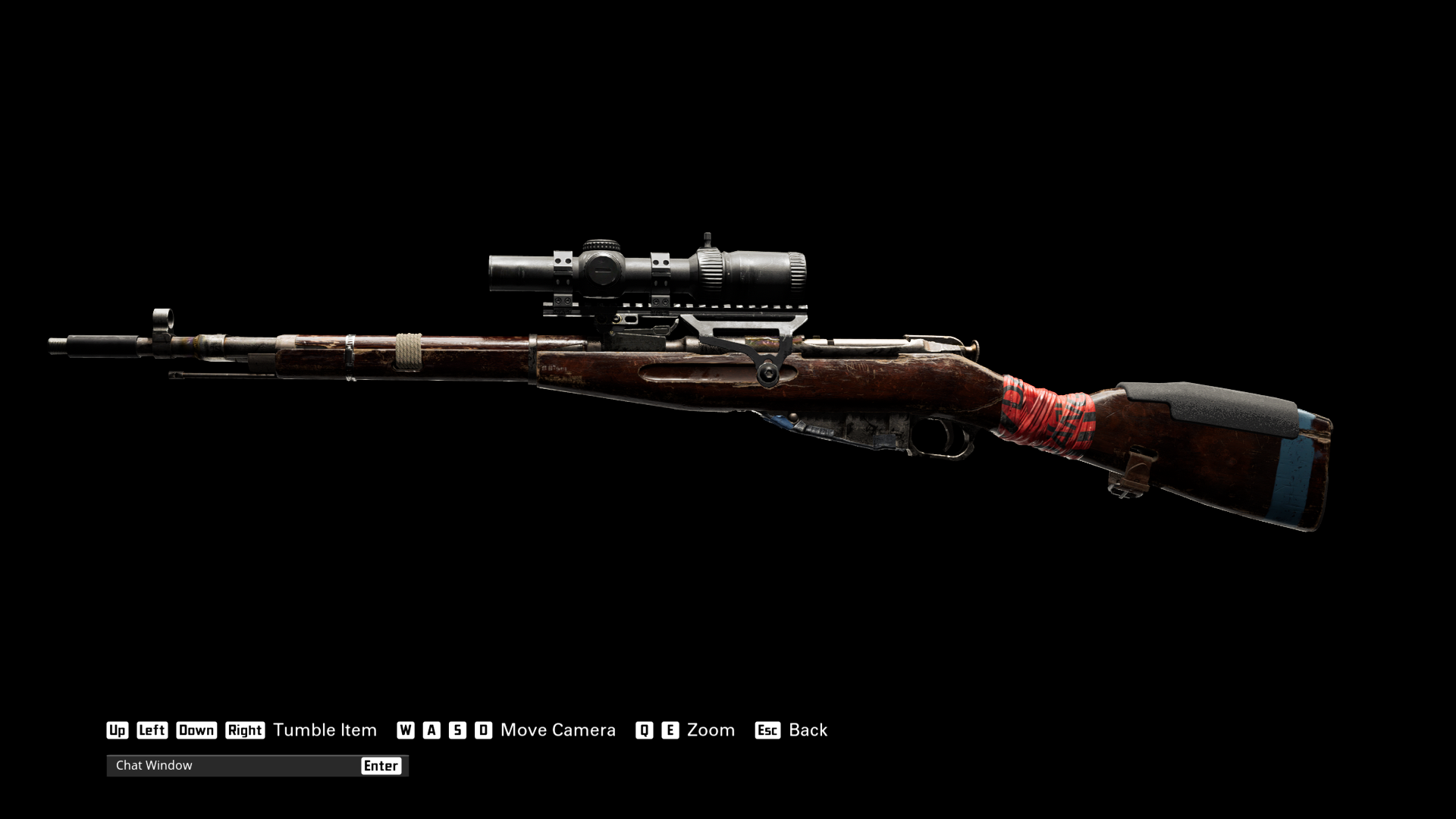Viewport: 1456px width, 819px height.
Task: Select the D key hint icon
Action: tap(483, 730)
